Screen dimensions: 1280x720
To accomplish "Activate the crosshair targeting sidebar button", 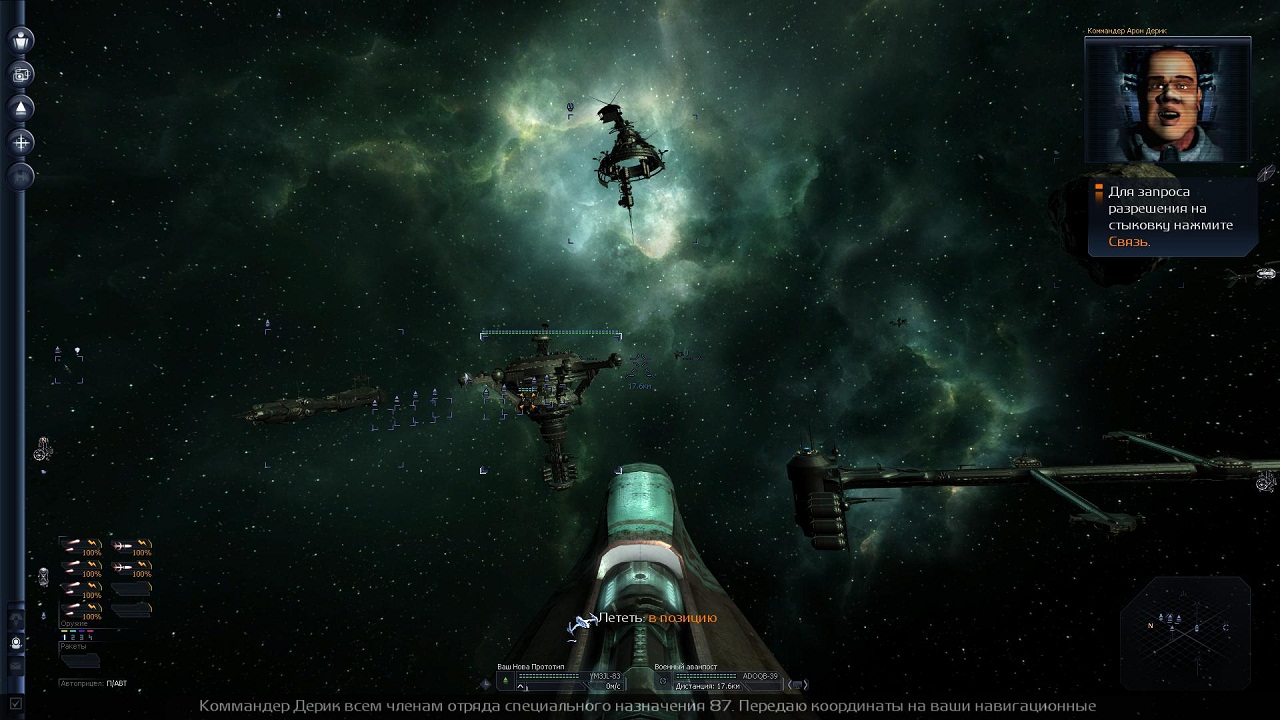I will point(21,142).
